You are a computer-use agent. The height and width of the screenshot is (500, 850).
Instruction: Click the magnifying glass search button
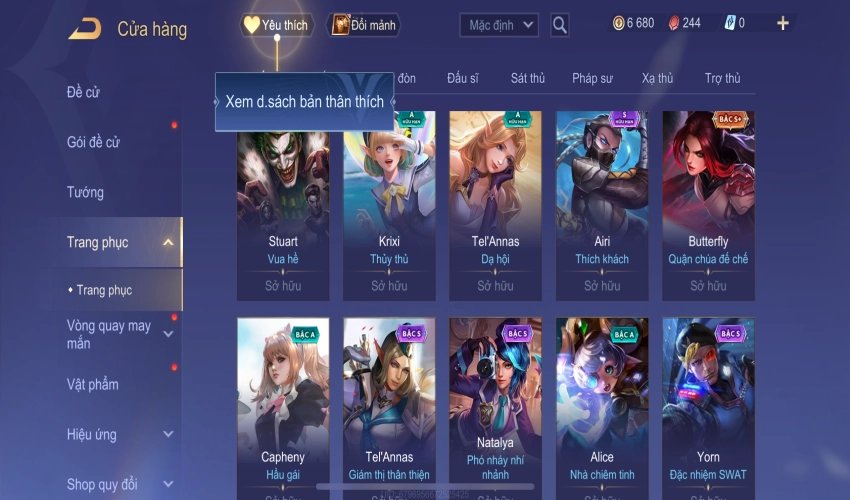pos(560,24)
